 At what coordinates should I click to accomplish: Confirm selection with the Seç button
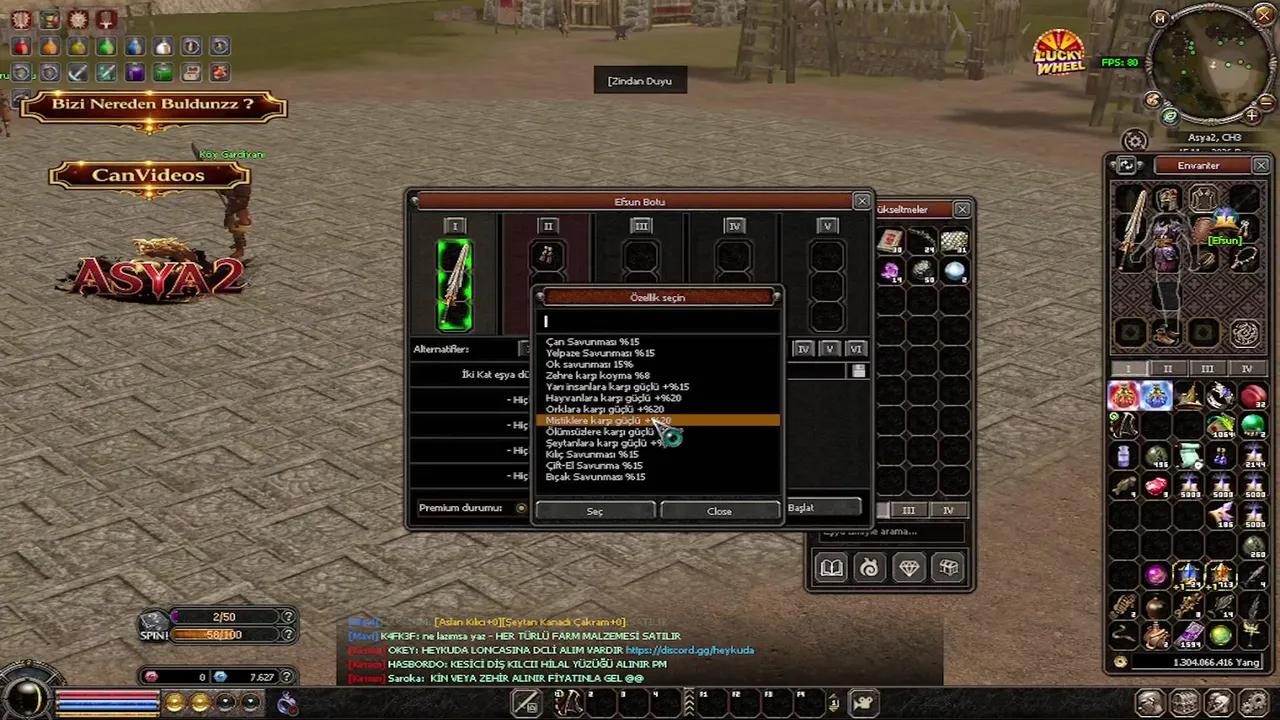coord(595,511)
